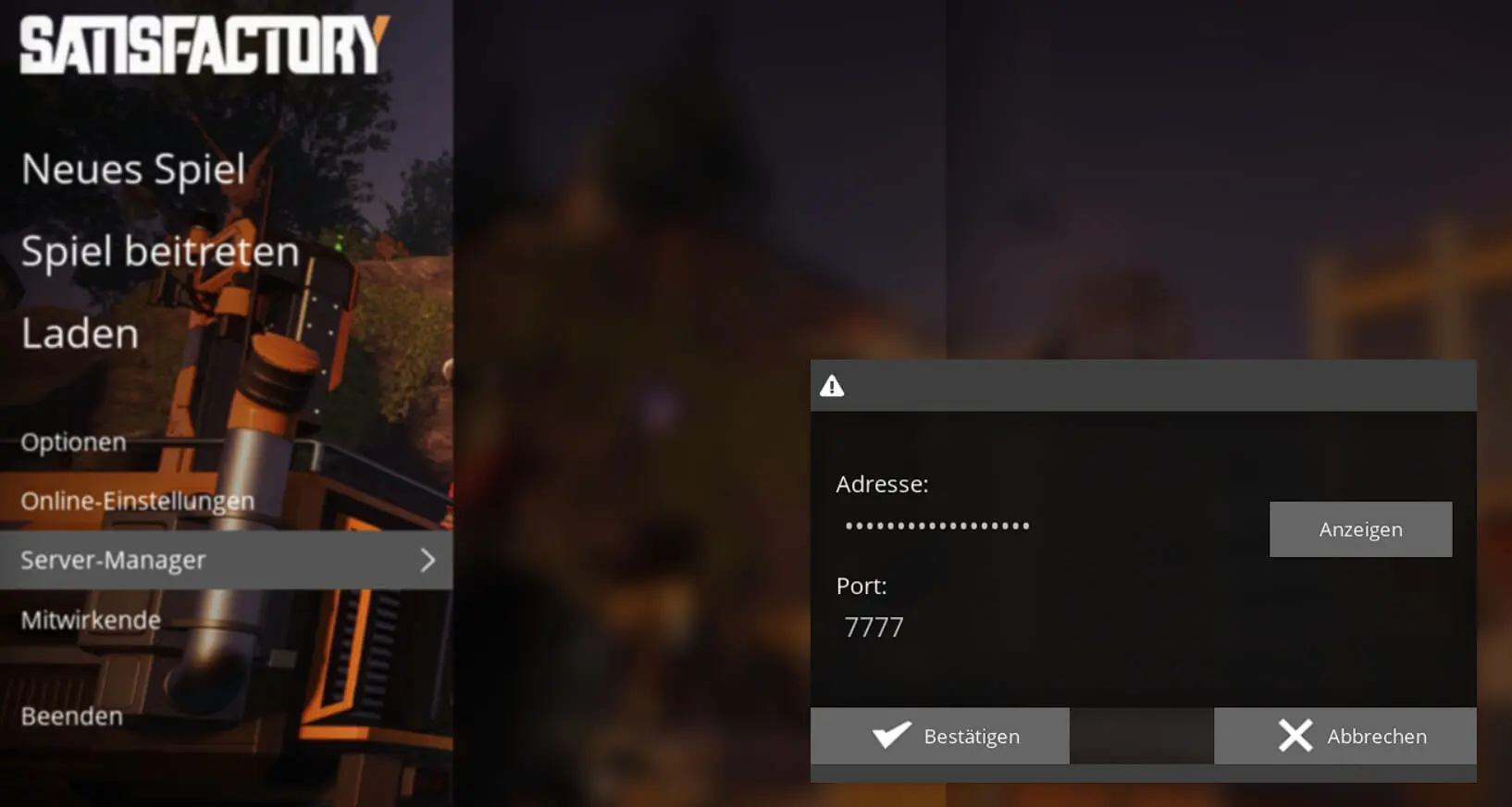Show the hidden server address with Anzeigen
Viewport: 1512px width, 807px height.
click(1360, 528)
